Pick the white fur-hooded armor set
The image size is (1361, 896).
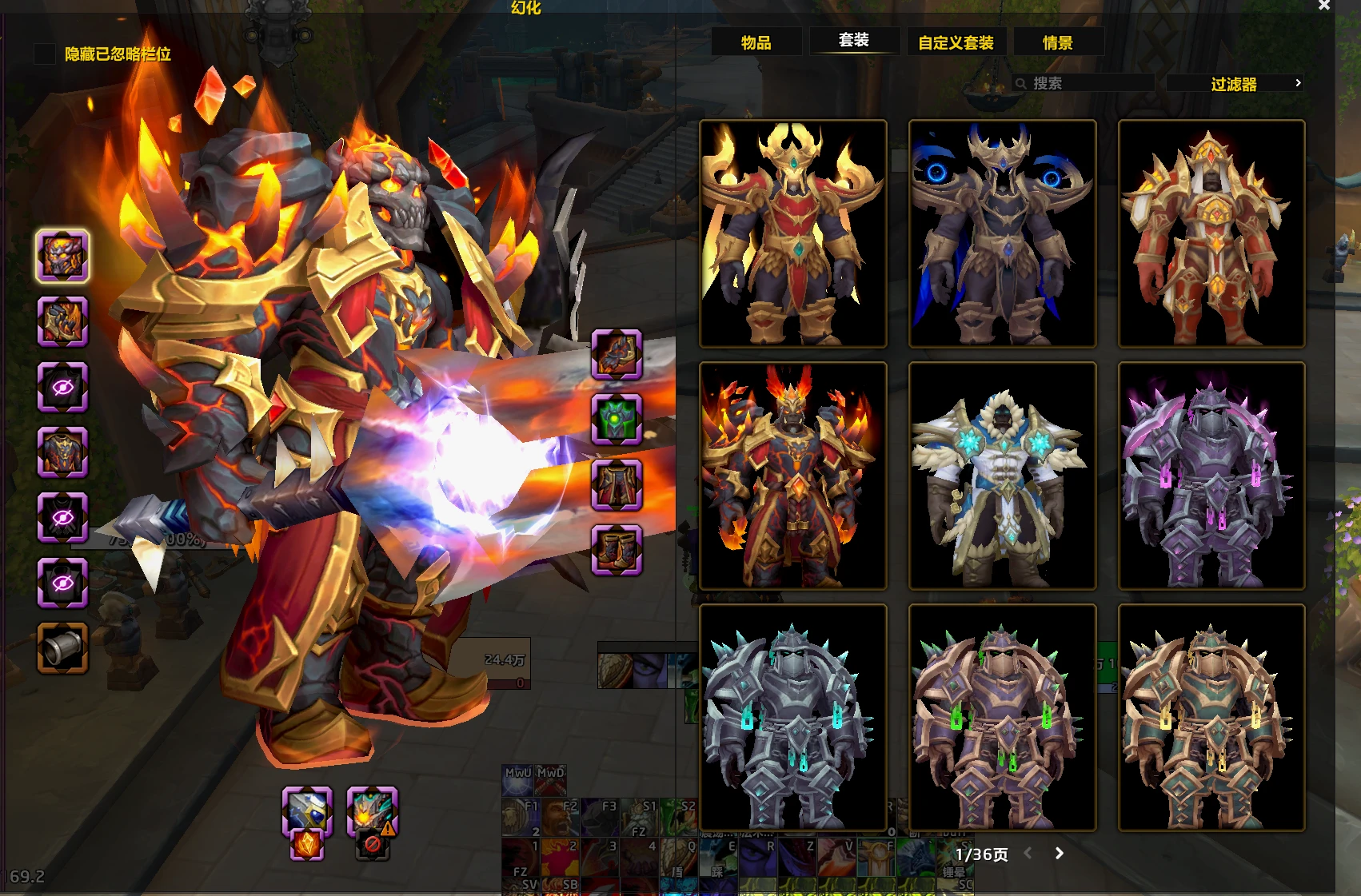pyautogui.click(x=1002, y=476)
